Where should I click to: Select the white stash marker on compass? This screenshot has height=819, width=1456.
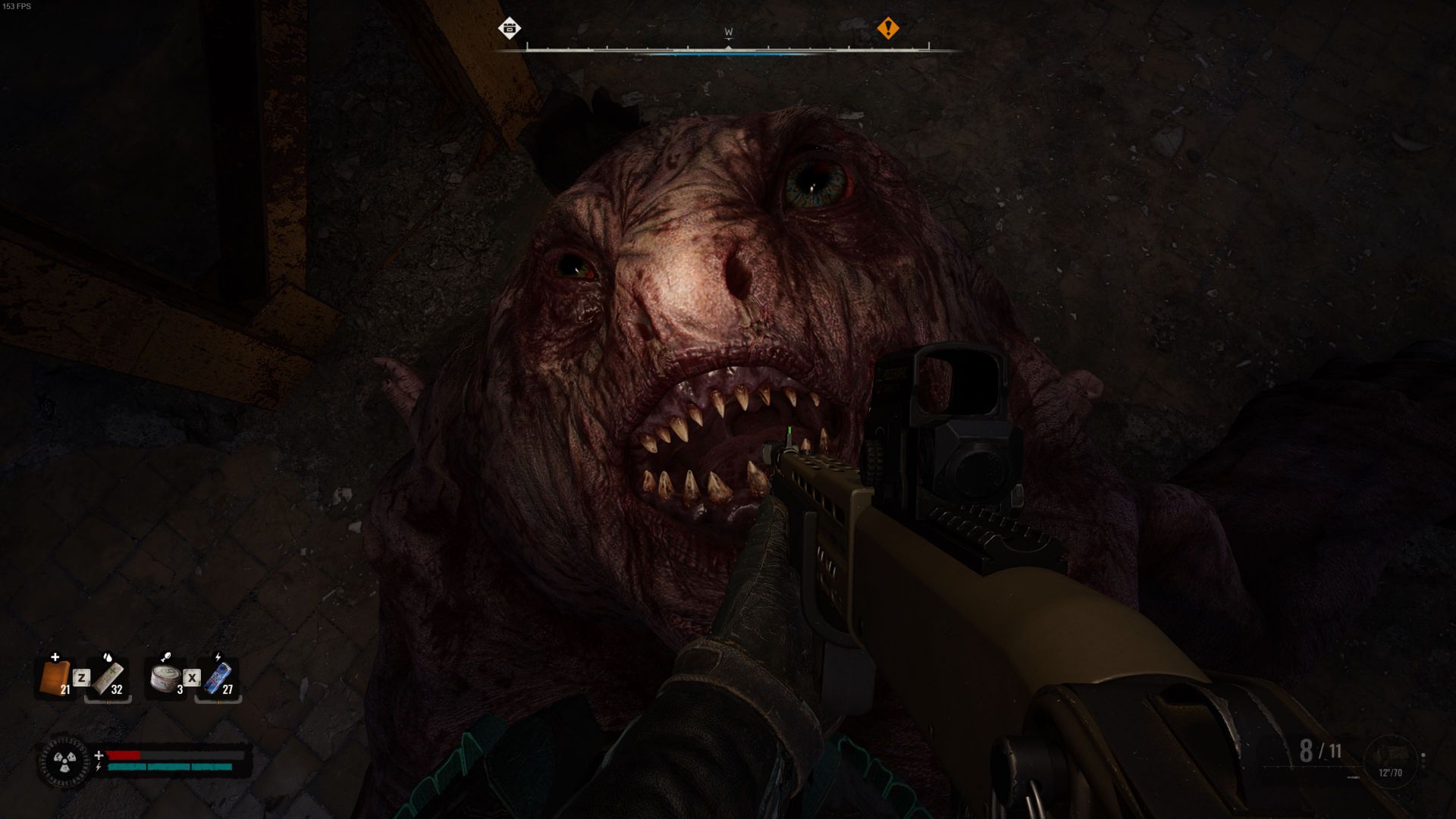pyautogui.click(x=510, y=29)
